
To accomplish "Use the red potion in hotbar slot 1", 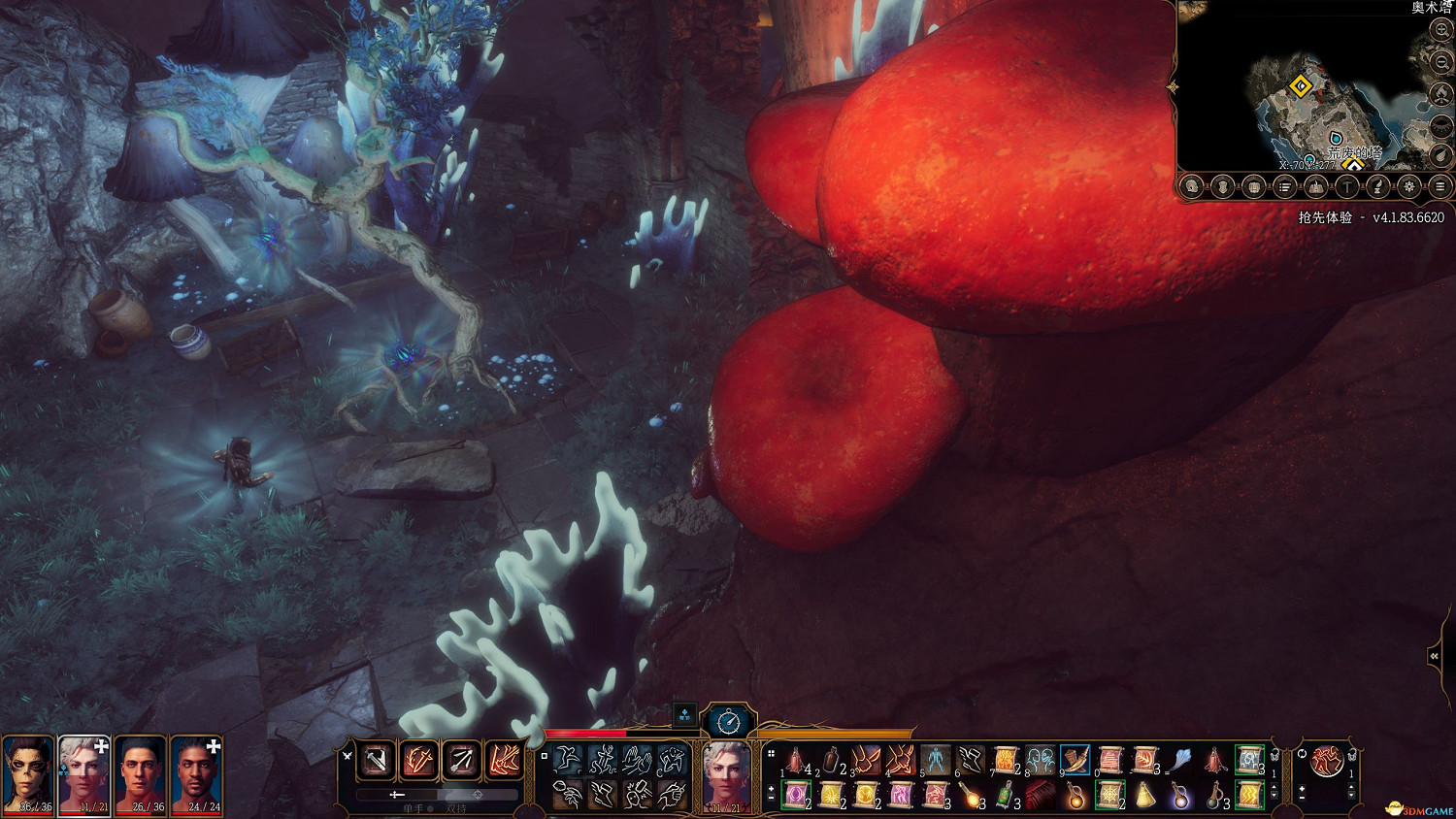I will click(x=796, y=760).
